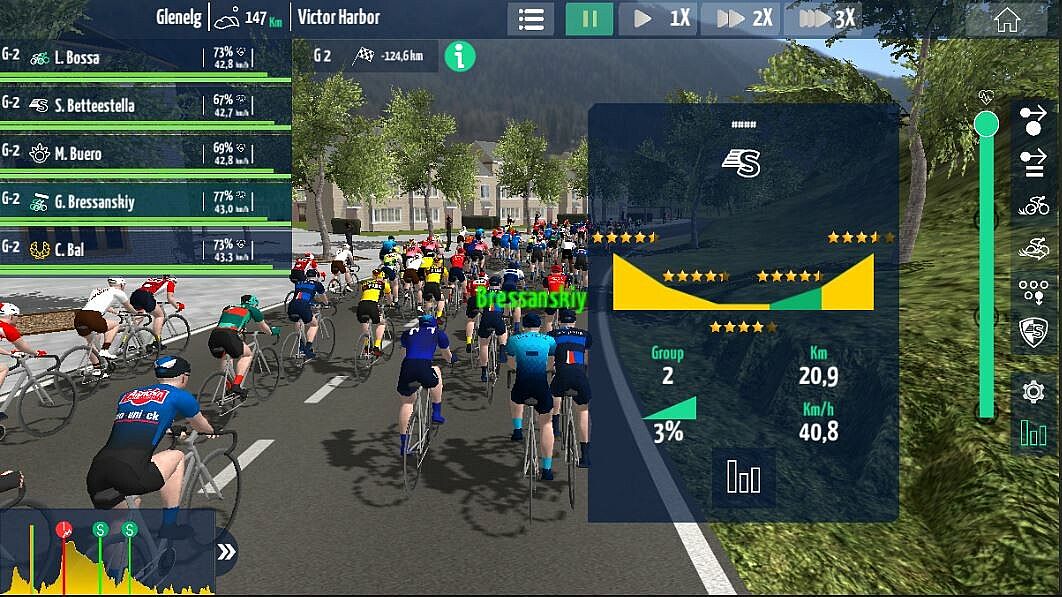Select the red climb marker on stage profile

point(64,530)
